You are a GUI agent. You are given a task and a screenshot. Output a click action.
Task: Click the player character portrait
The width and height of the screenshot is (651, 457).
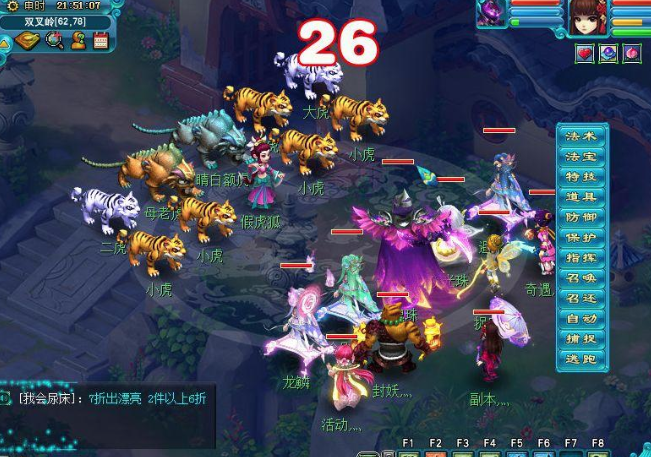point(588,17)
